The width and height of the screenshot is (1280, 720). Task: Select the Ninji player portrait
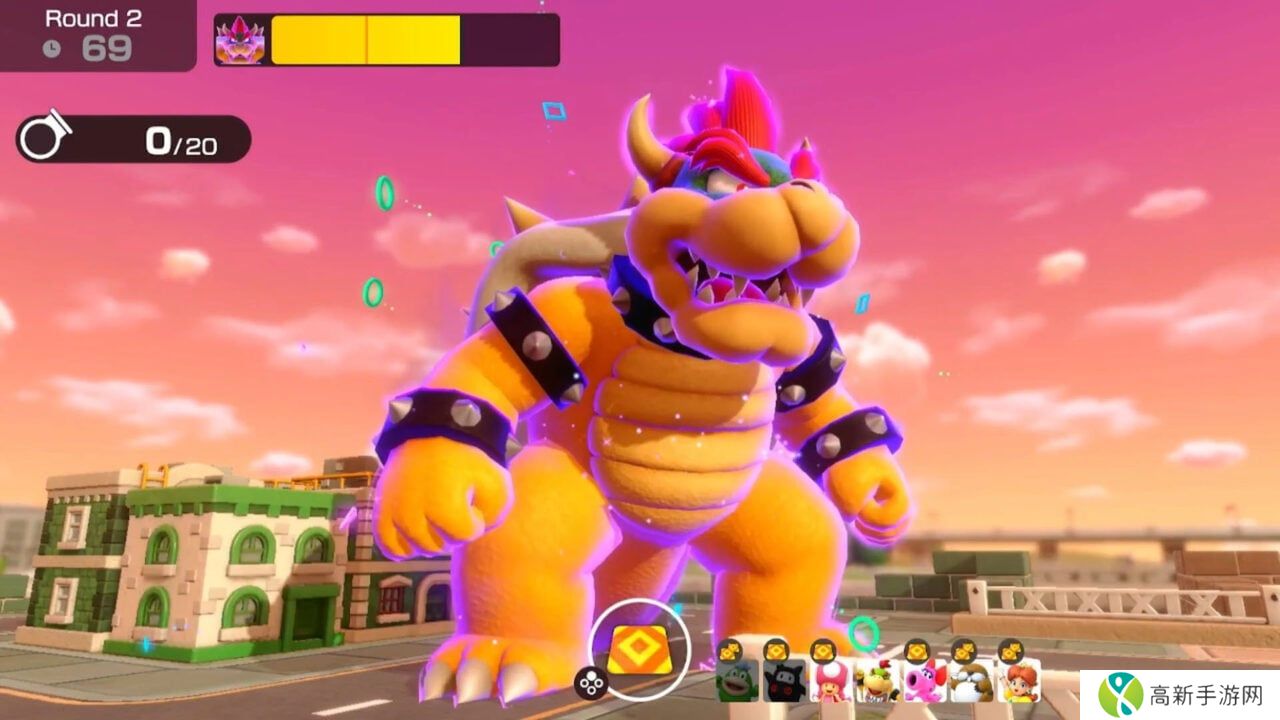[784, 680]
